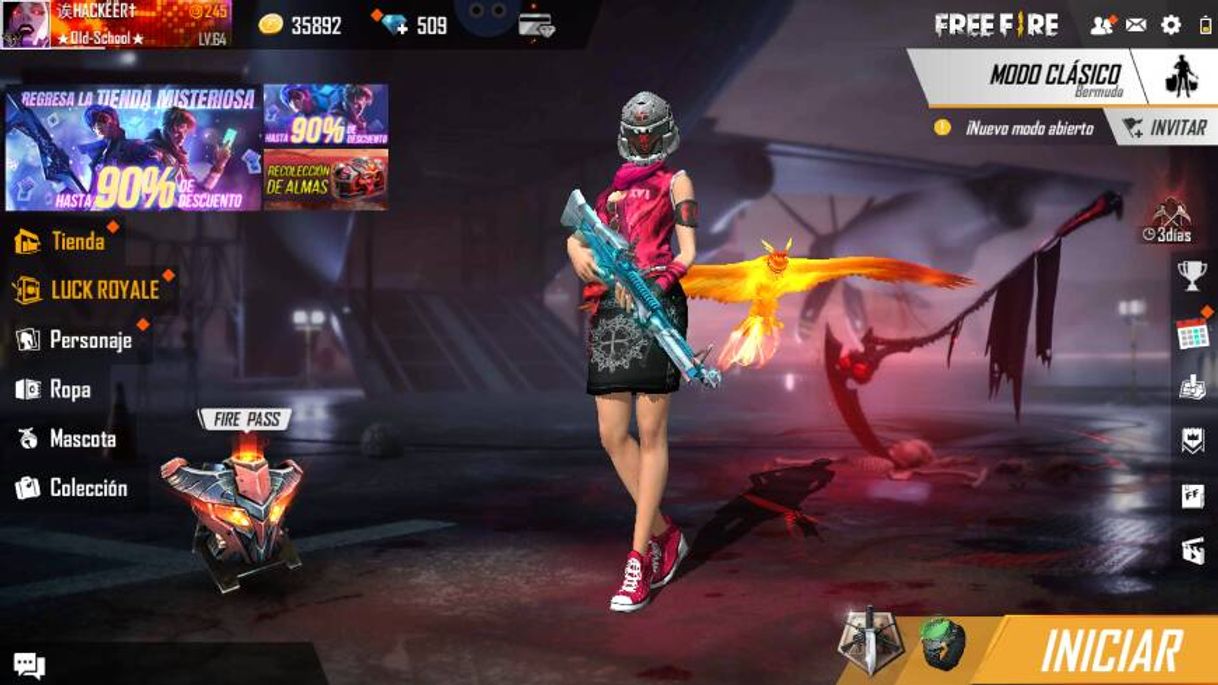The image size is (1218, 685).
Task: Select the Mascota pet menu
Action: (67, 439)
